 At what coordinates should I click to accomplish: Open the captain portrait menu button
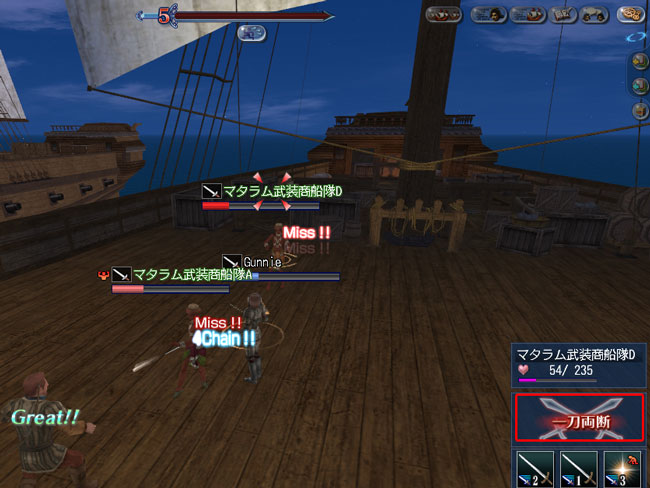pos(487,15)
